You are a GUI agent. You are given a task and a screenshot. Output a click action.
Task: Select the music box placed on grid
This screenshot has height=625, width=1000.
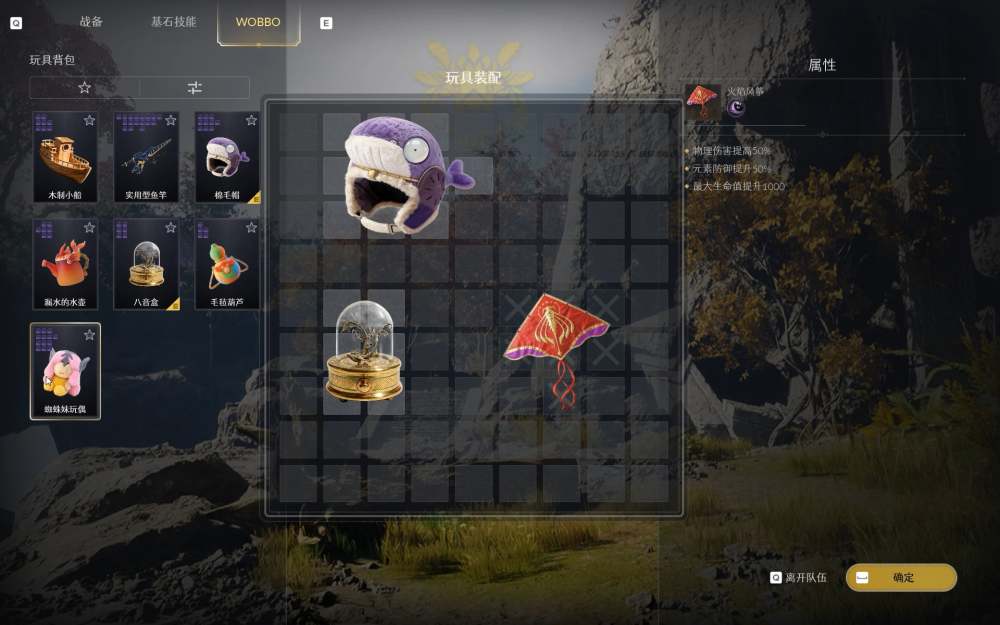point(364,350)
